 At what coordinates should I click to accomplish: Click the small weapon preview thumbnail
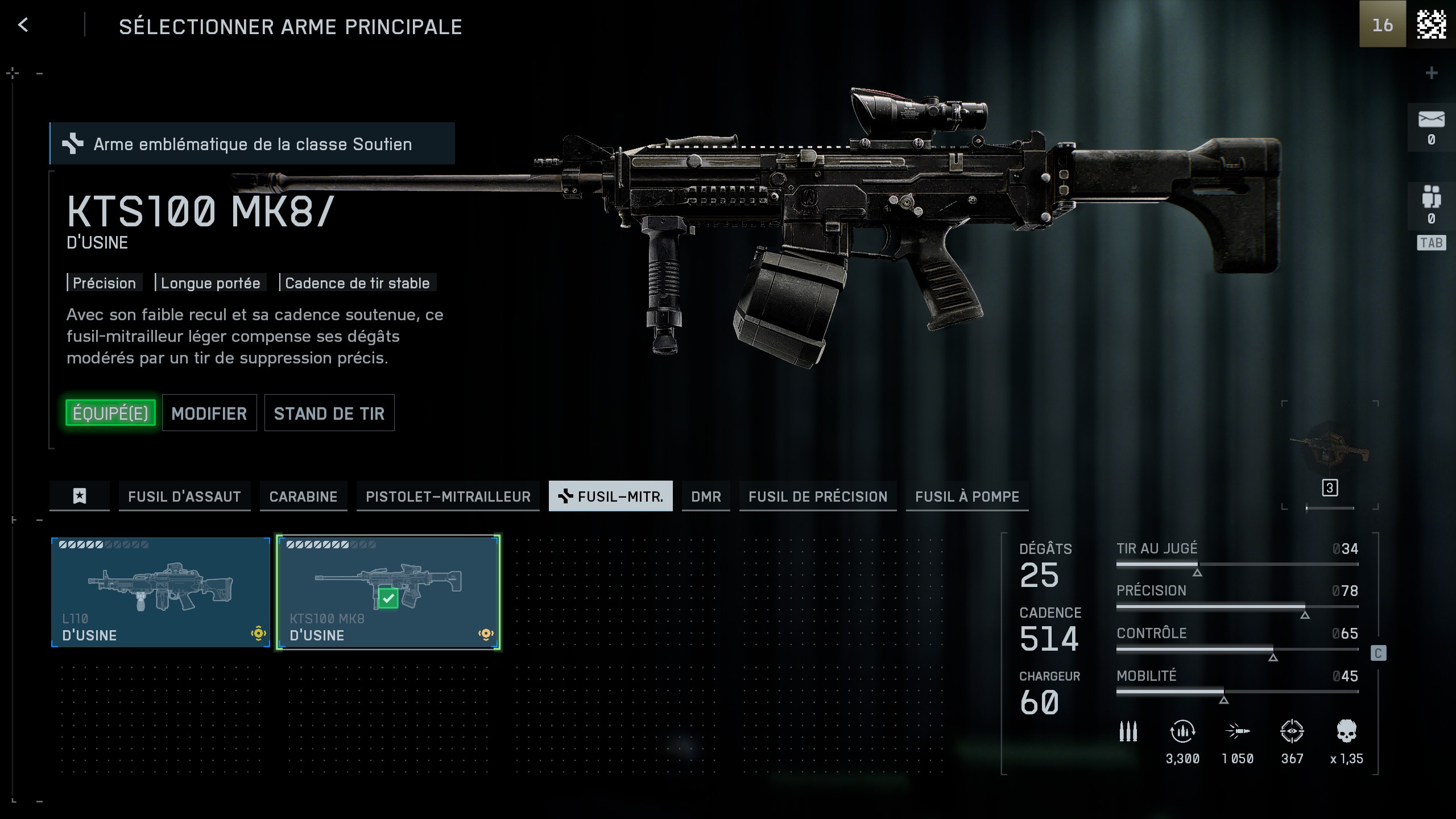[1329, 448]
